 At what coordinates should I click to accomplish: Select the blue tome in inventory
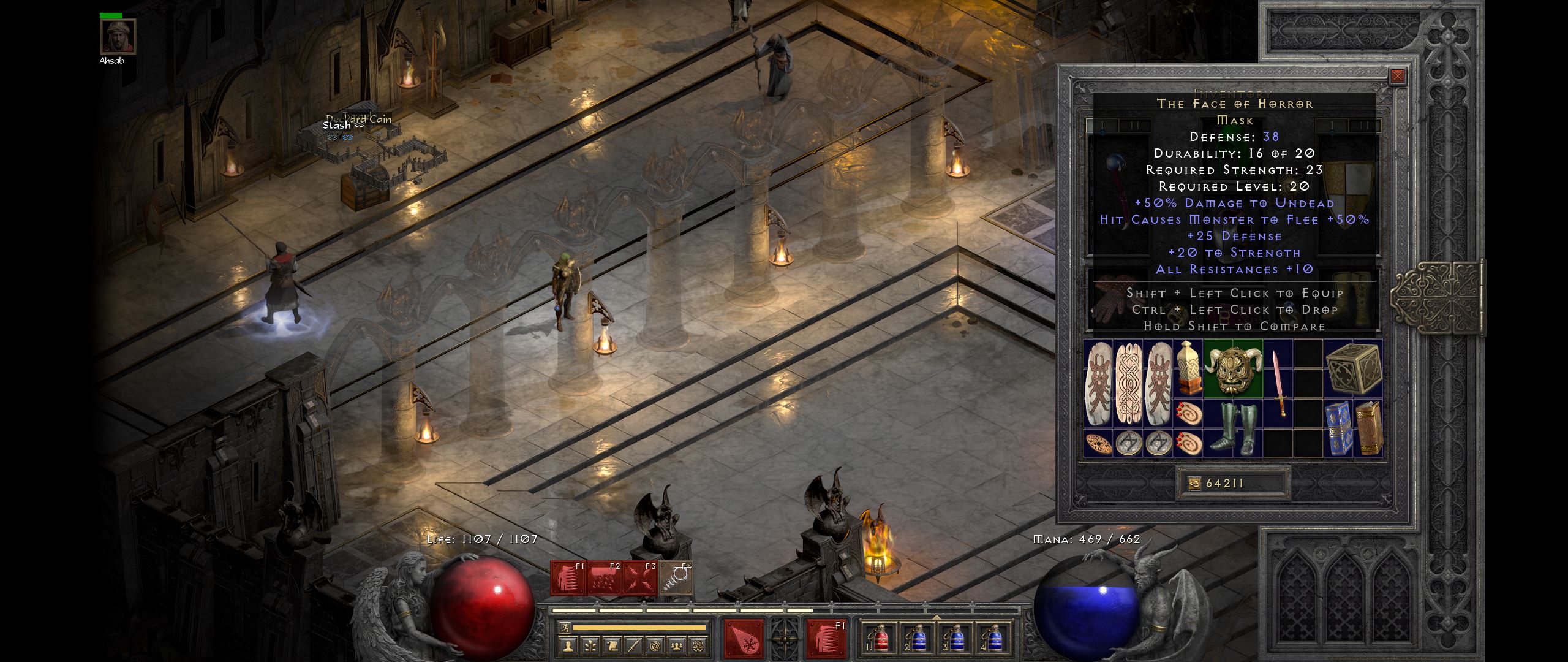click(x=1338, y=428)
